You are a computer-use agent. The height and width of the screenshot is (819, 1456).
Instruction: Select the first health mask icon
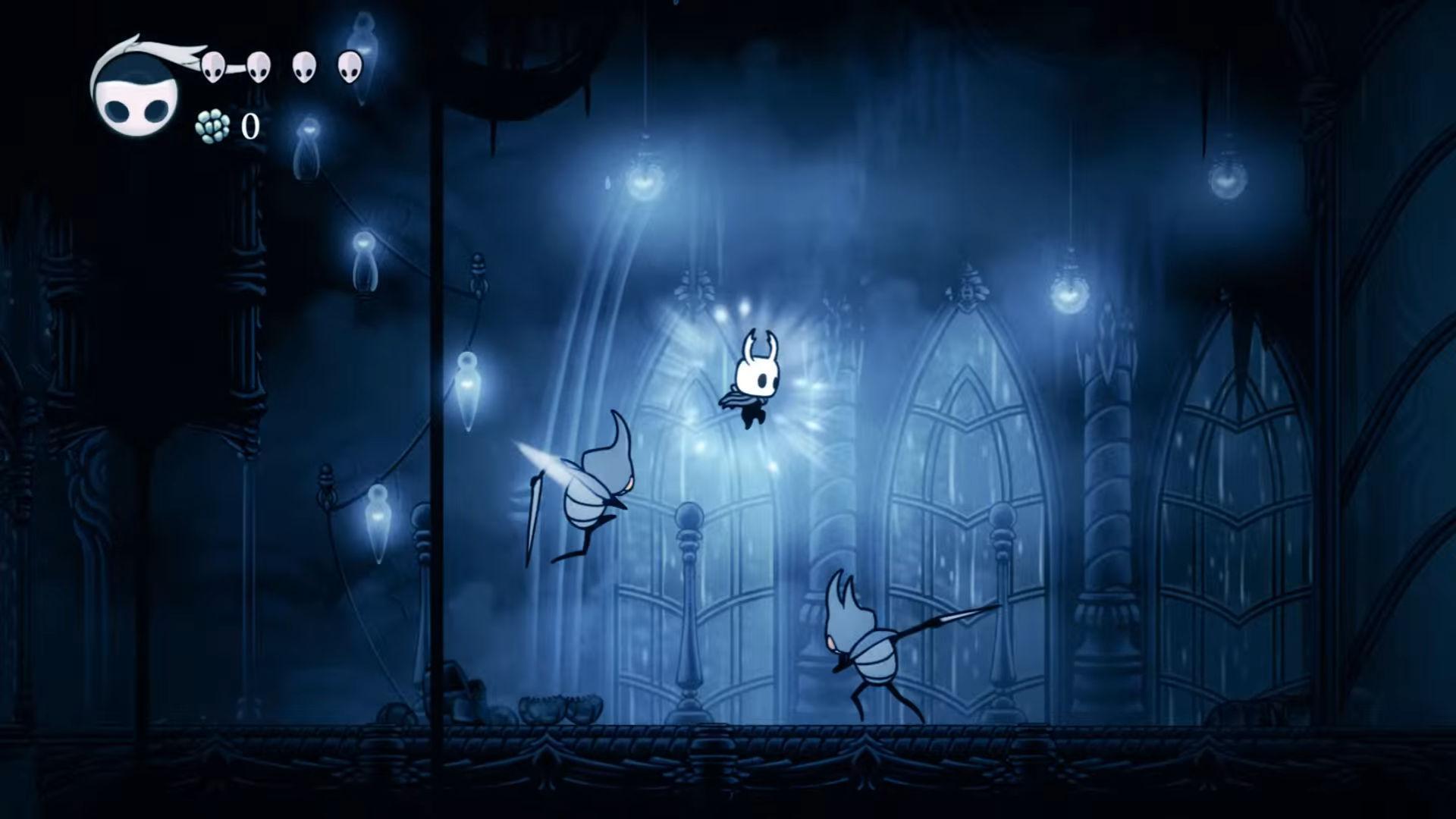(215, 66)
